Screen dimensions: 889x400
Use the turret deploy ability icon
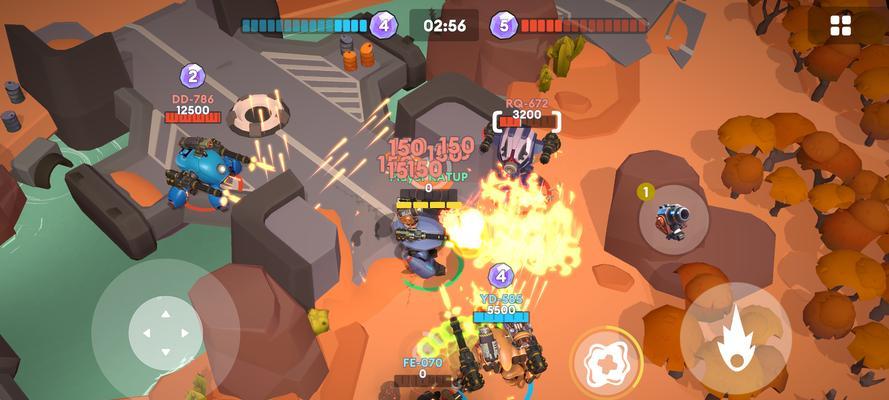pos(670,218)
